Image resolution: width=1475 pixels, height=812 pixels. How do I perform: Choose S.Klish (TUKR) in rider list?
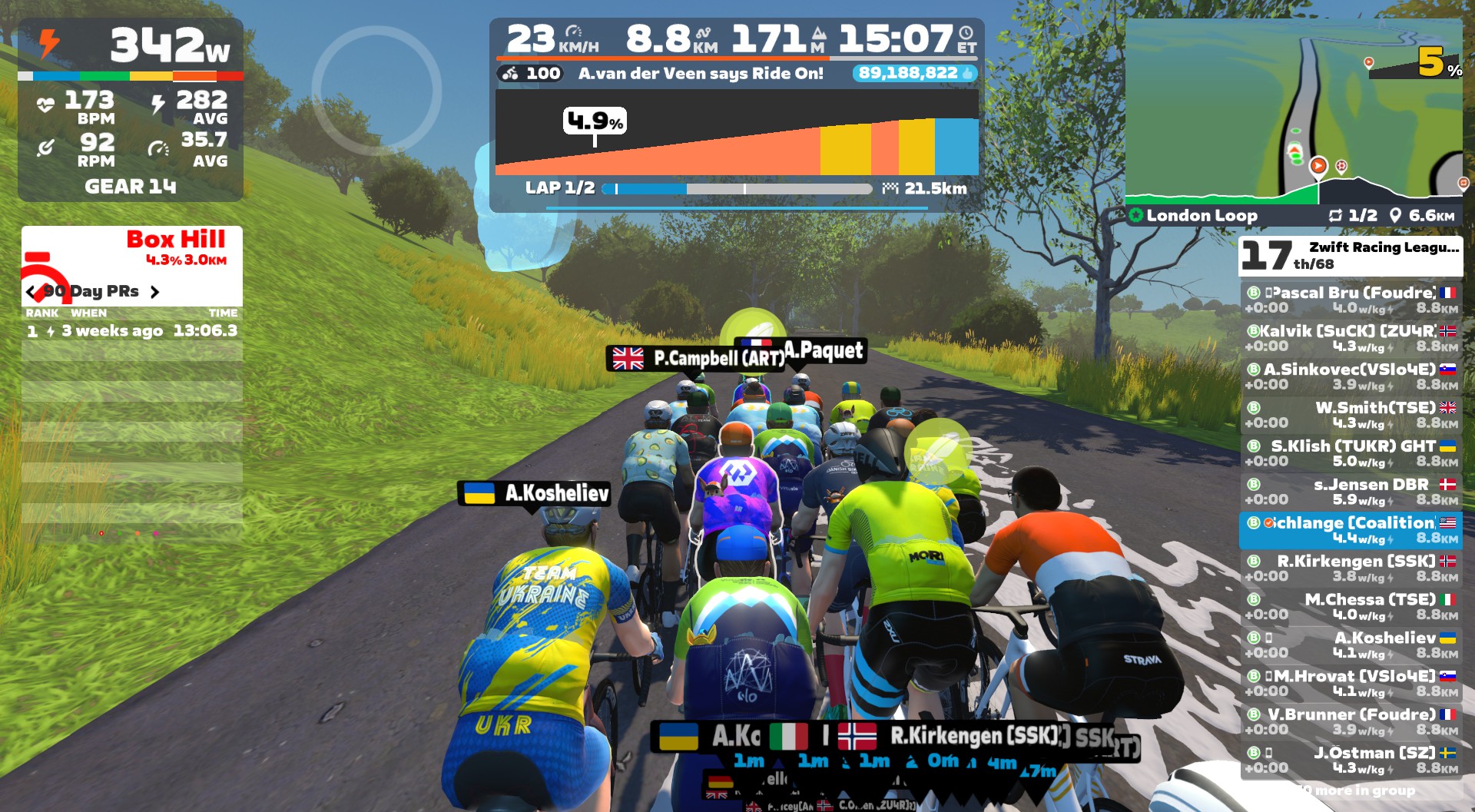click(x=1351, y=453)
